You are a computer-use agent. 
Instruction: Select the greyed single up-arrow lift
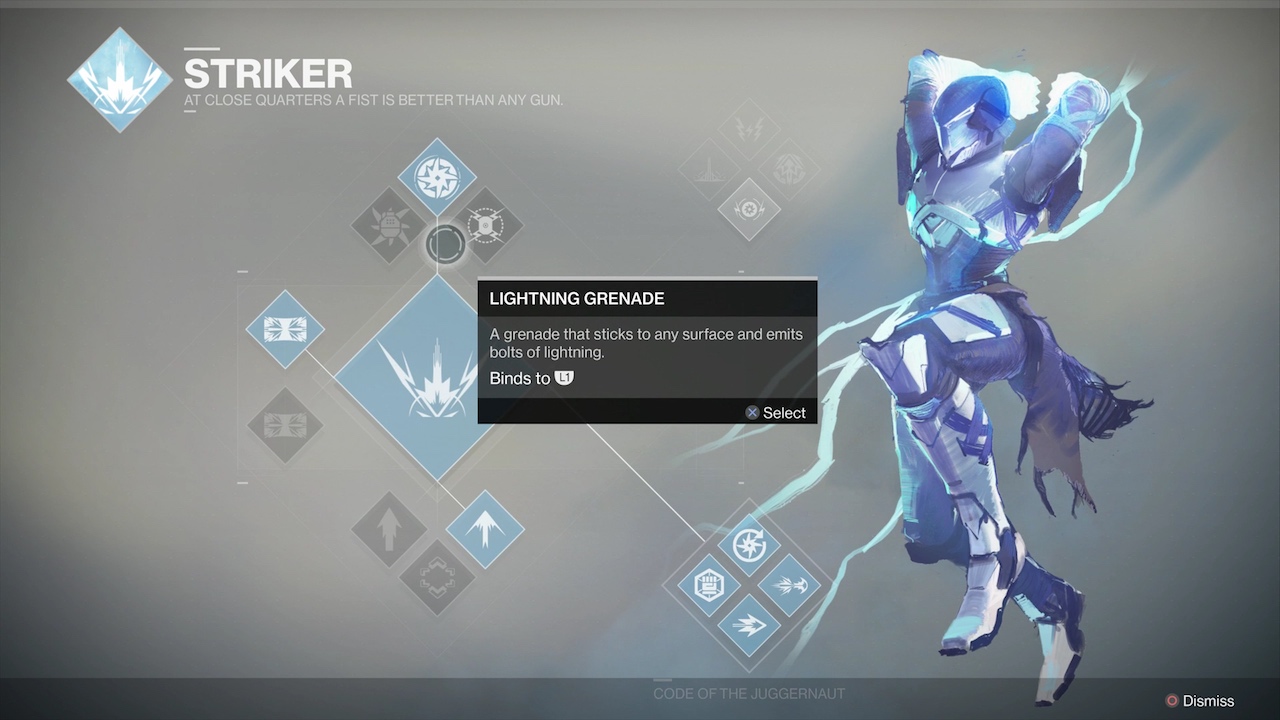(x=390, y=529)
